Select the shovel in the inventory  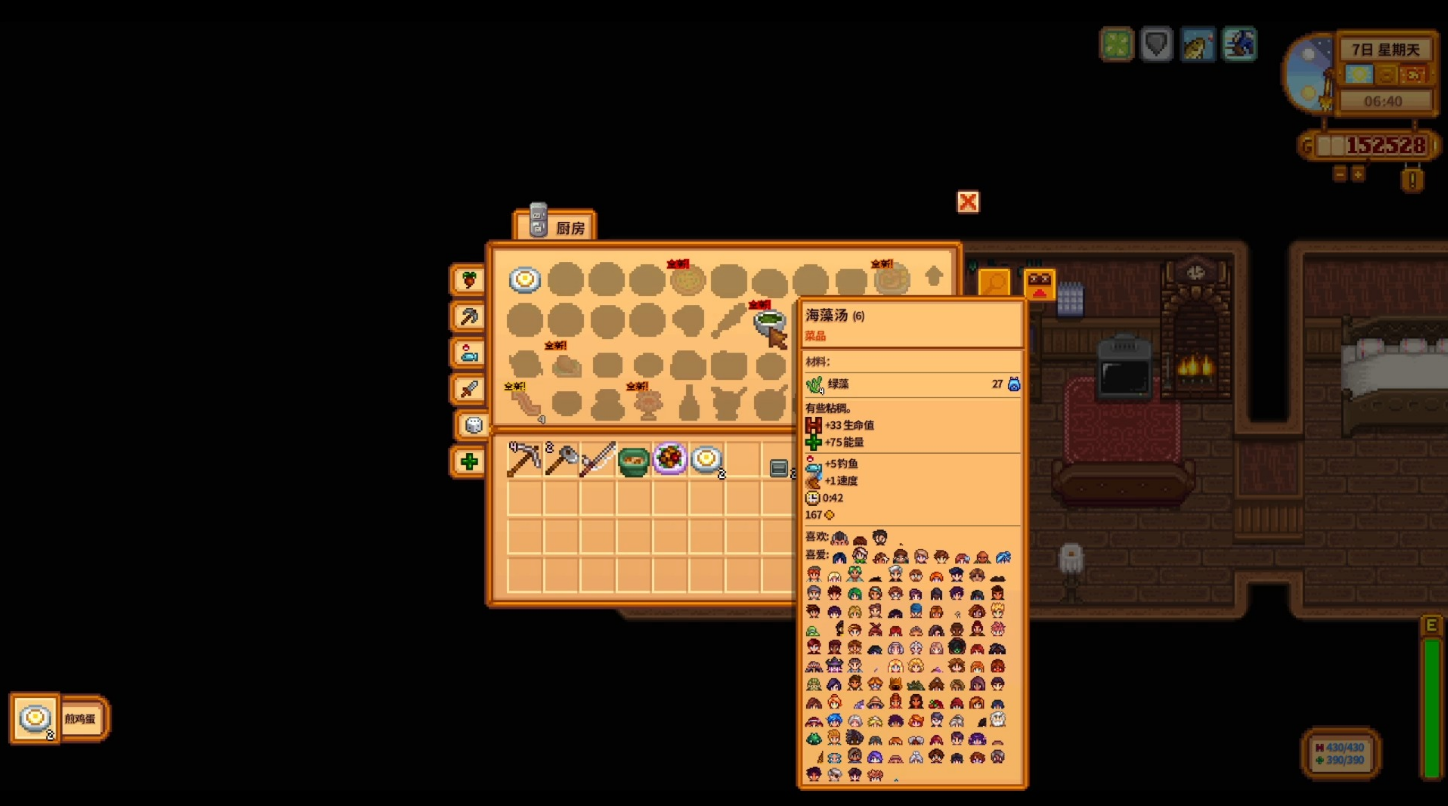click(x=561, y=460)
